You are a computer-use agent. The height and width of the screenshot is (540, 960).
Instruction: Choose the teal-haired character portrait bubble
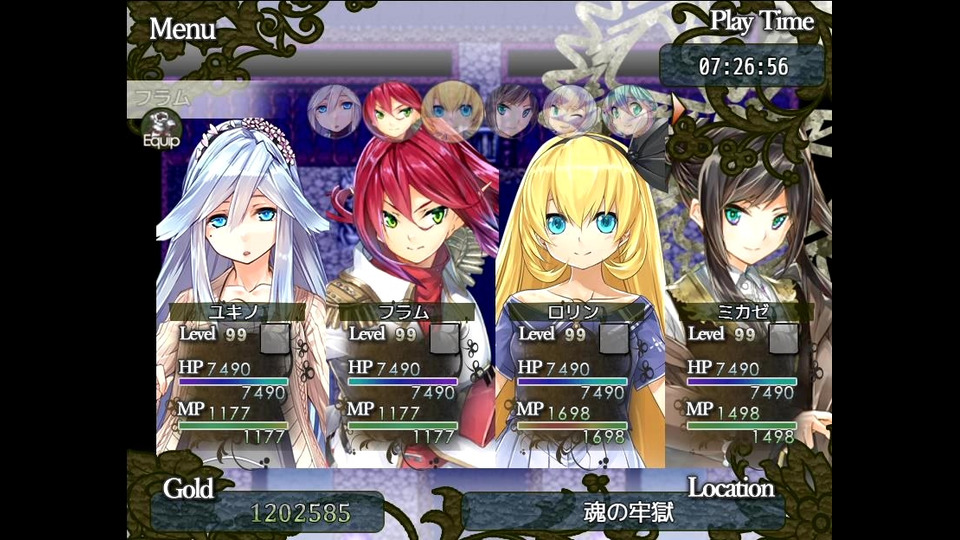coord(628,111)
